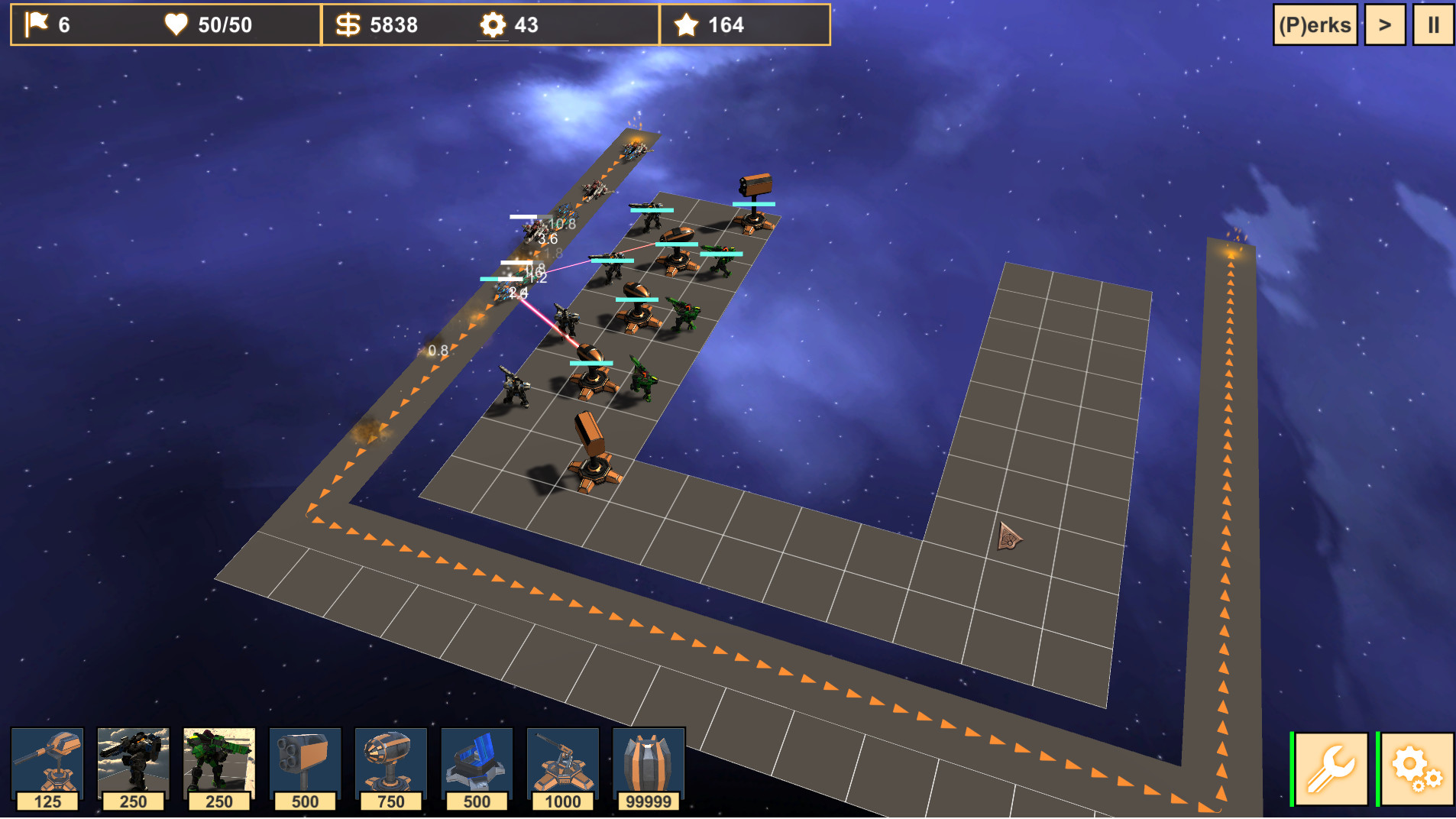Screen dimensions: 1456x819
Task: Select the 500-cost blue generator building icon
Action: click(x=477, y=764)
